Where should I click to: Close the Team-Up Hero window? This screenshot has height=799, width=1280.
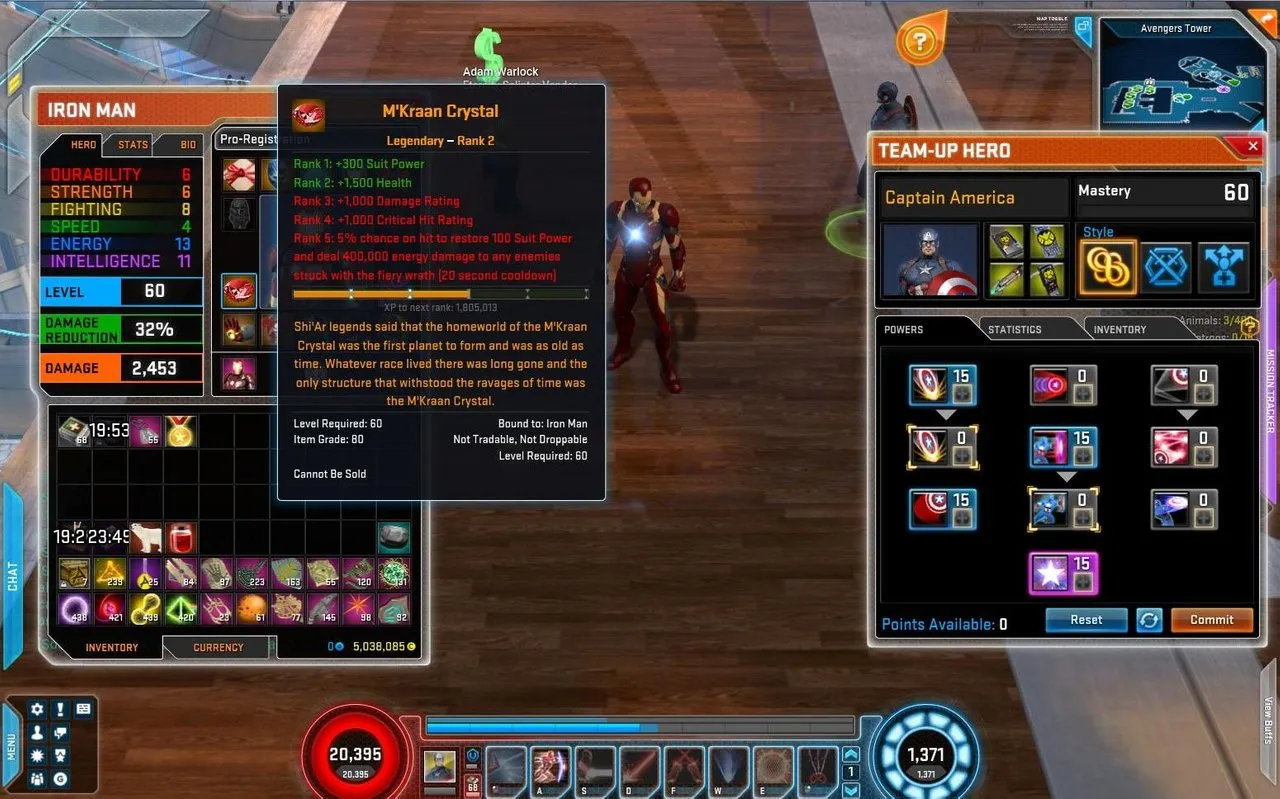[1253, 147]
